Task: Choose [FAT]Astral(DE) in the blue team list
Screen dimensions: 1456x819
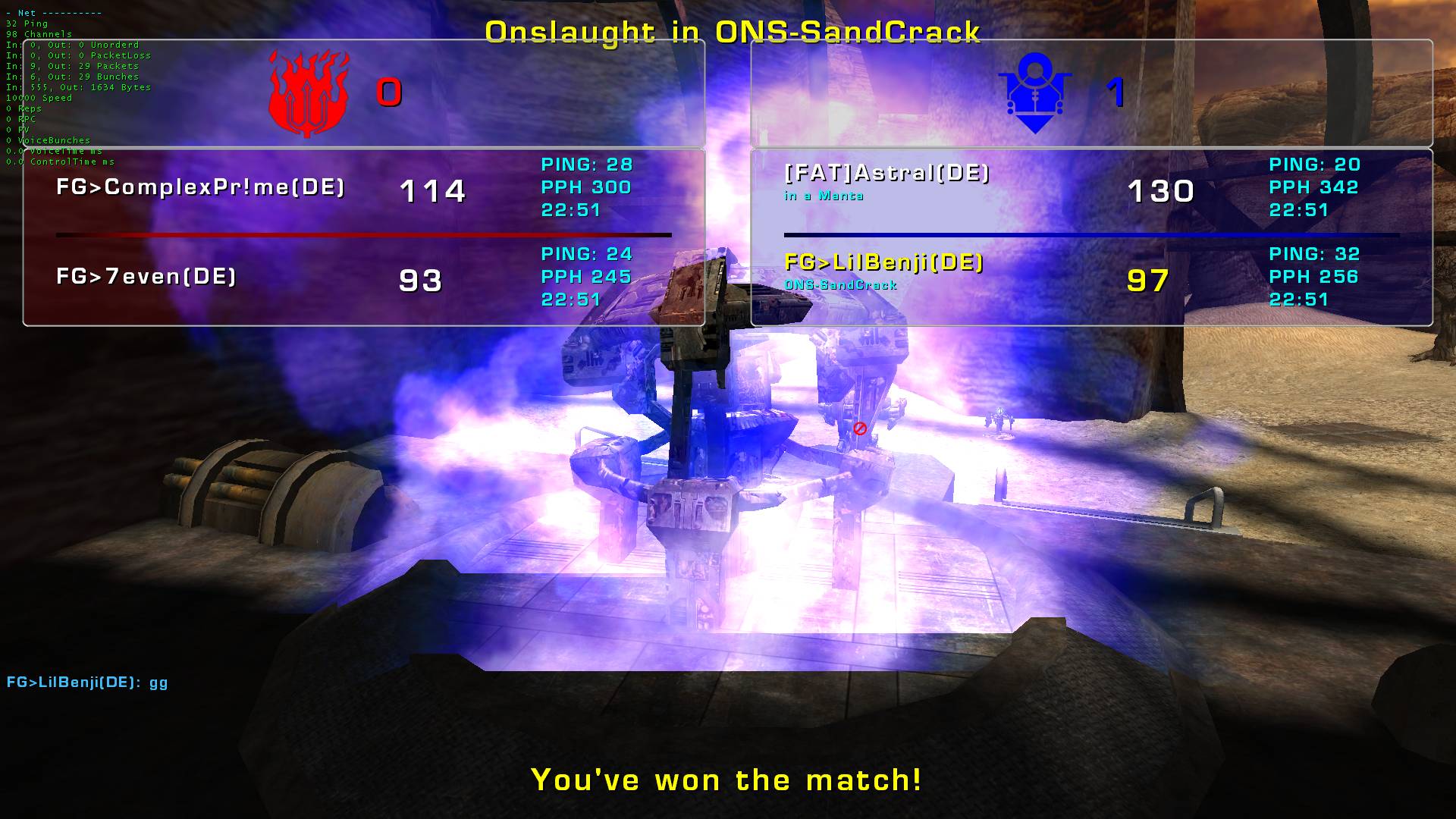Action: (887, 174)
